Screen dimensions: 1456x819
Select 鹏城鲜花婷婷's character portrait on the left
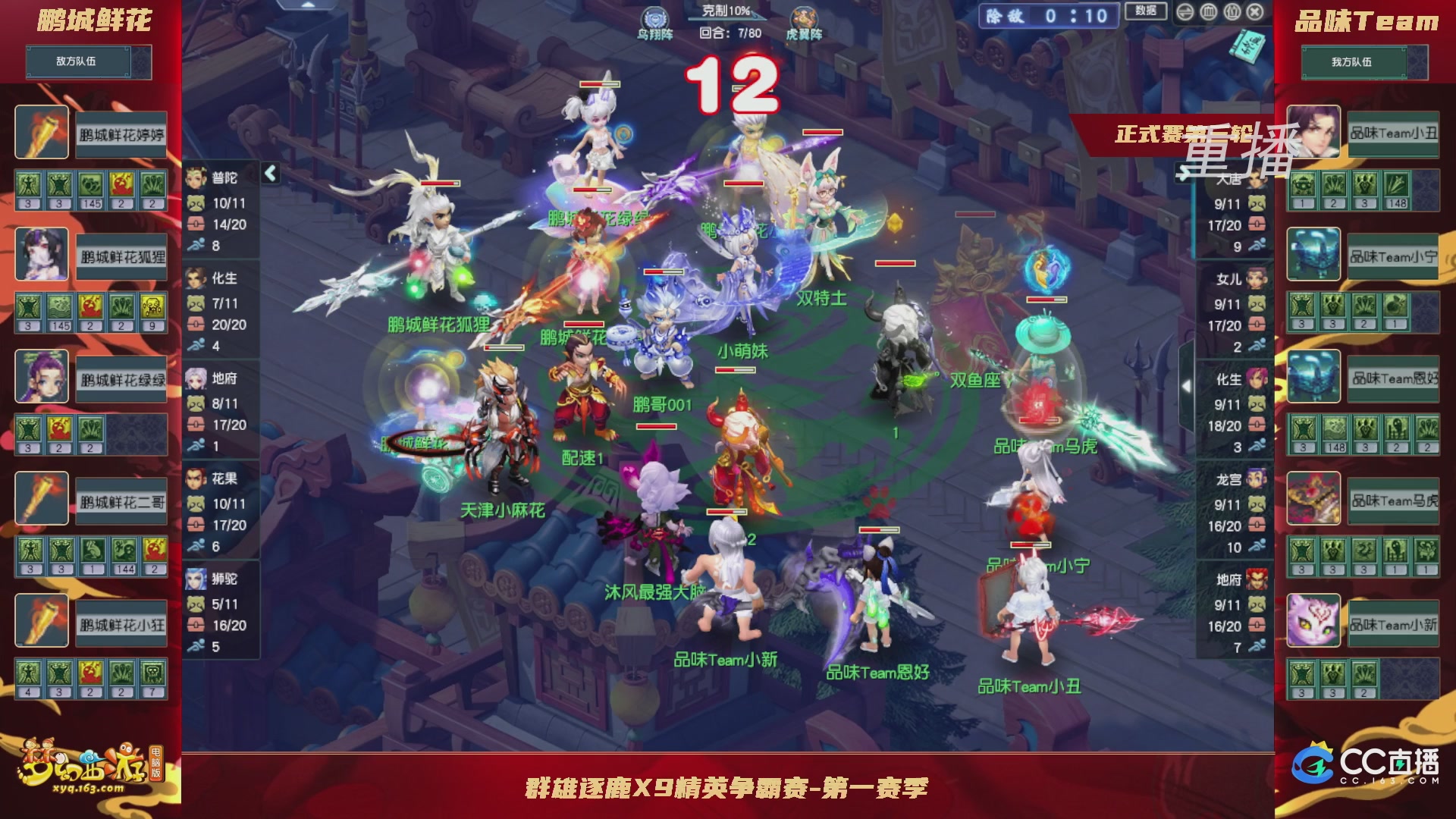[x=41, y=133]
